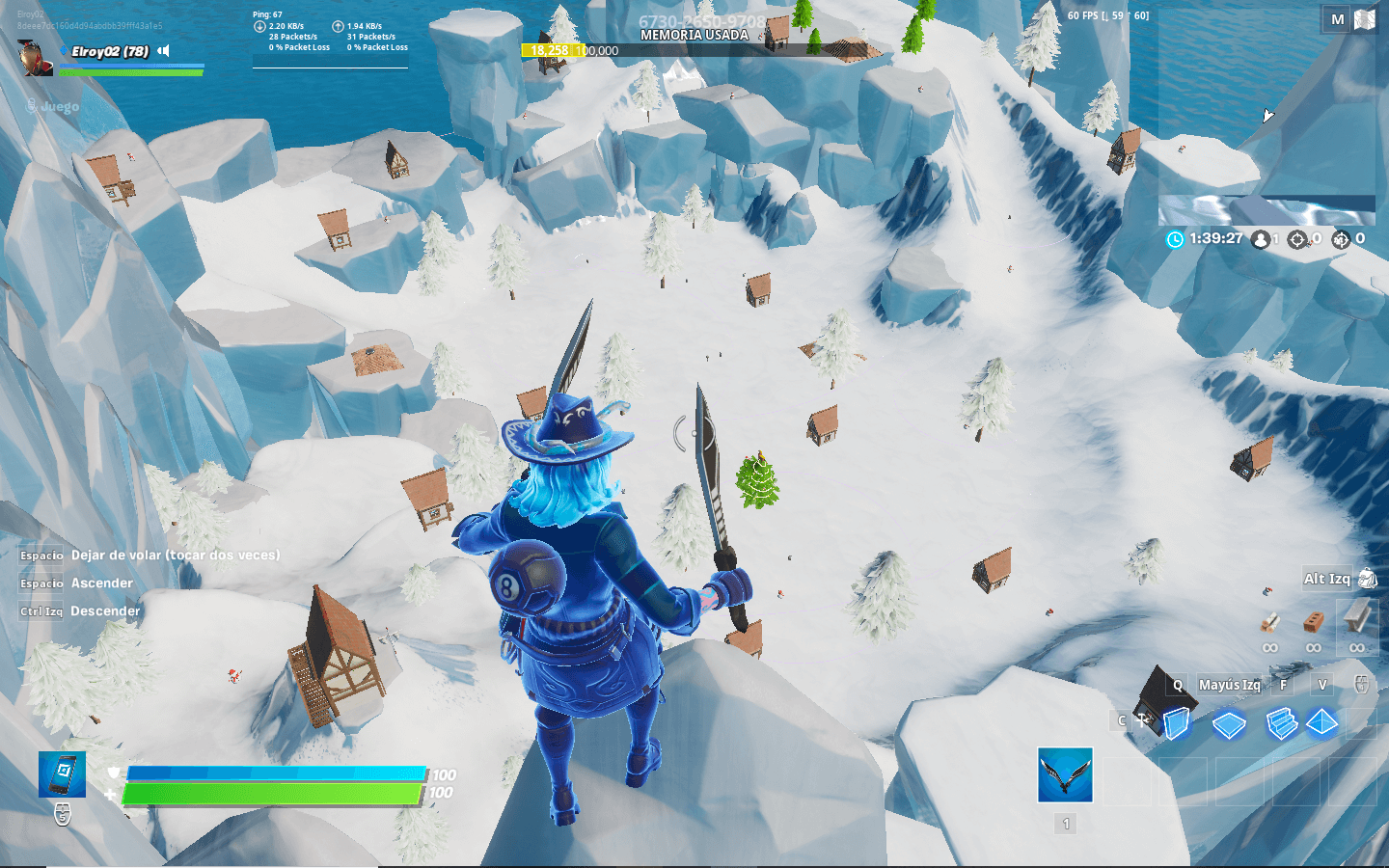The image size is (1389, 868).
Task: Select the pyramid roof build piece
Action: (1321, 722)
